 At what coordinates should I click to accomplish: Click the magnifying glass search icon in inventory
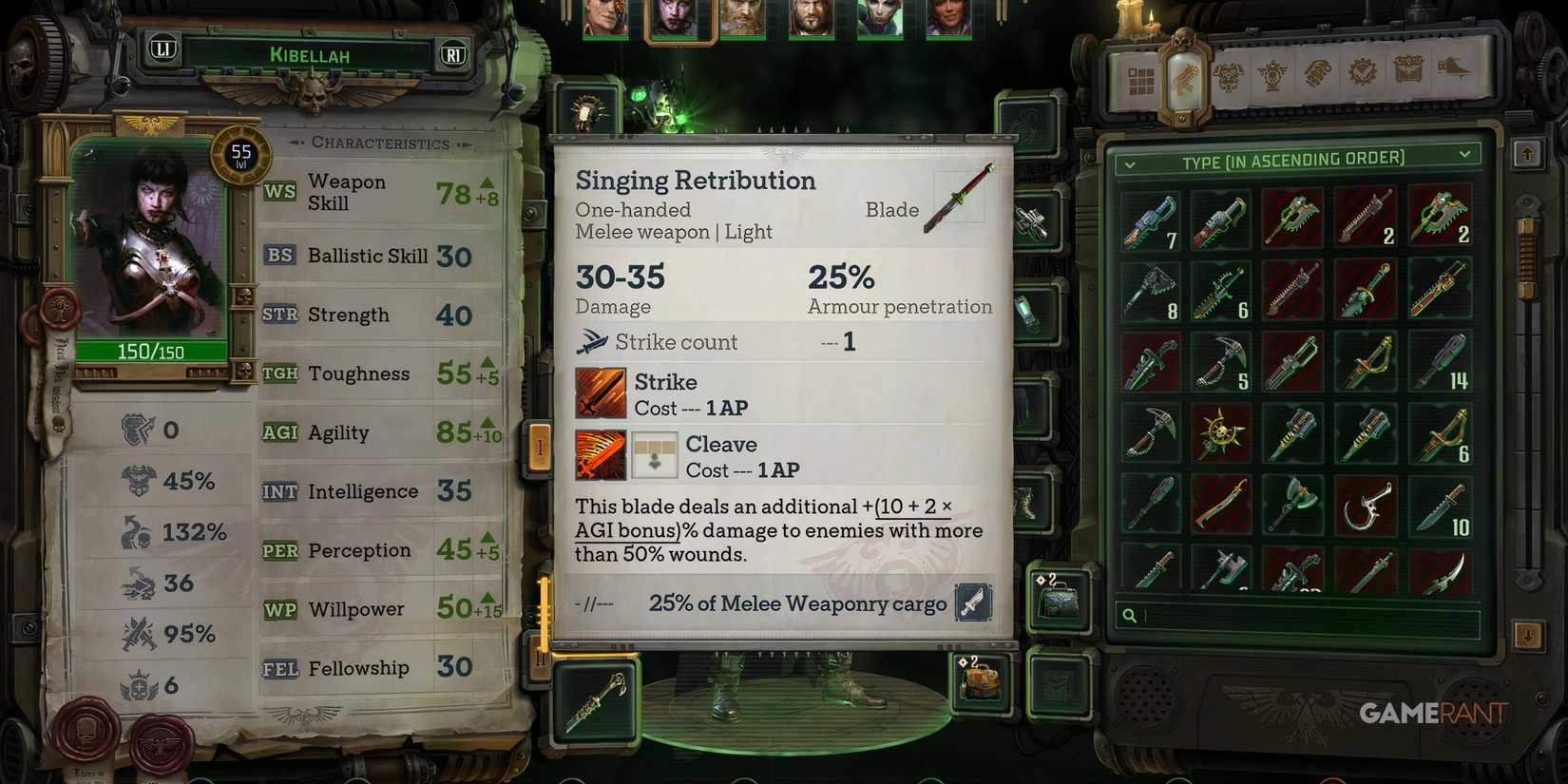(x=1130, y=617)
